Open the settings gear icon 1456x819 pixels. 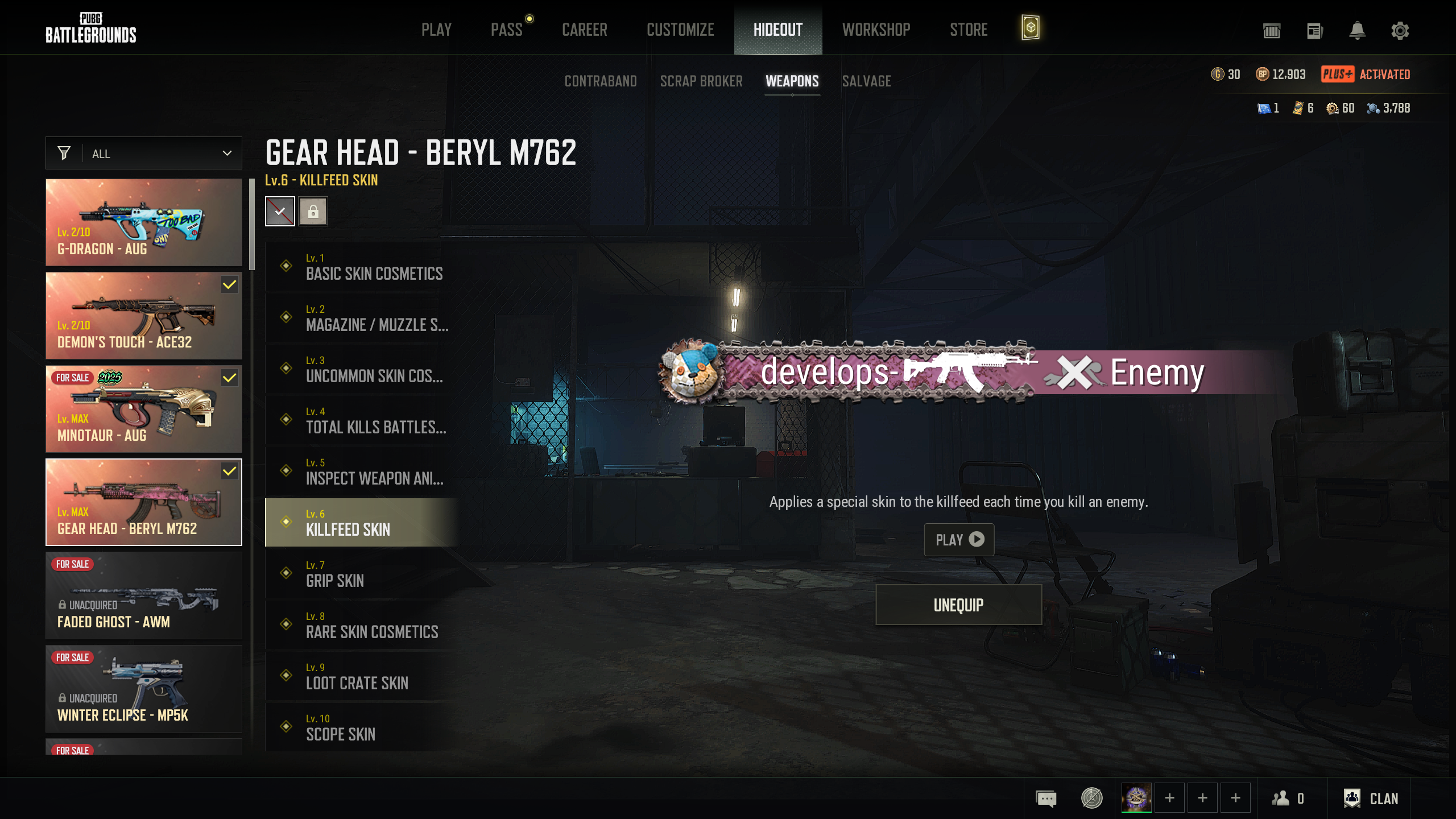point(1400,31)
